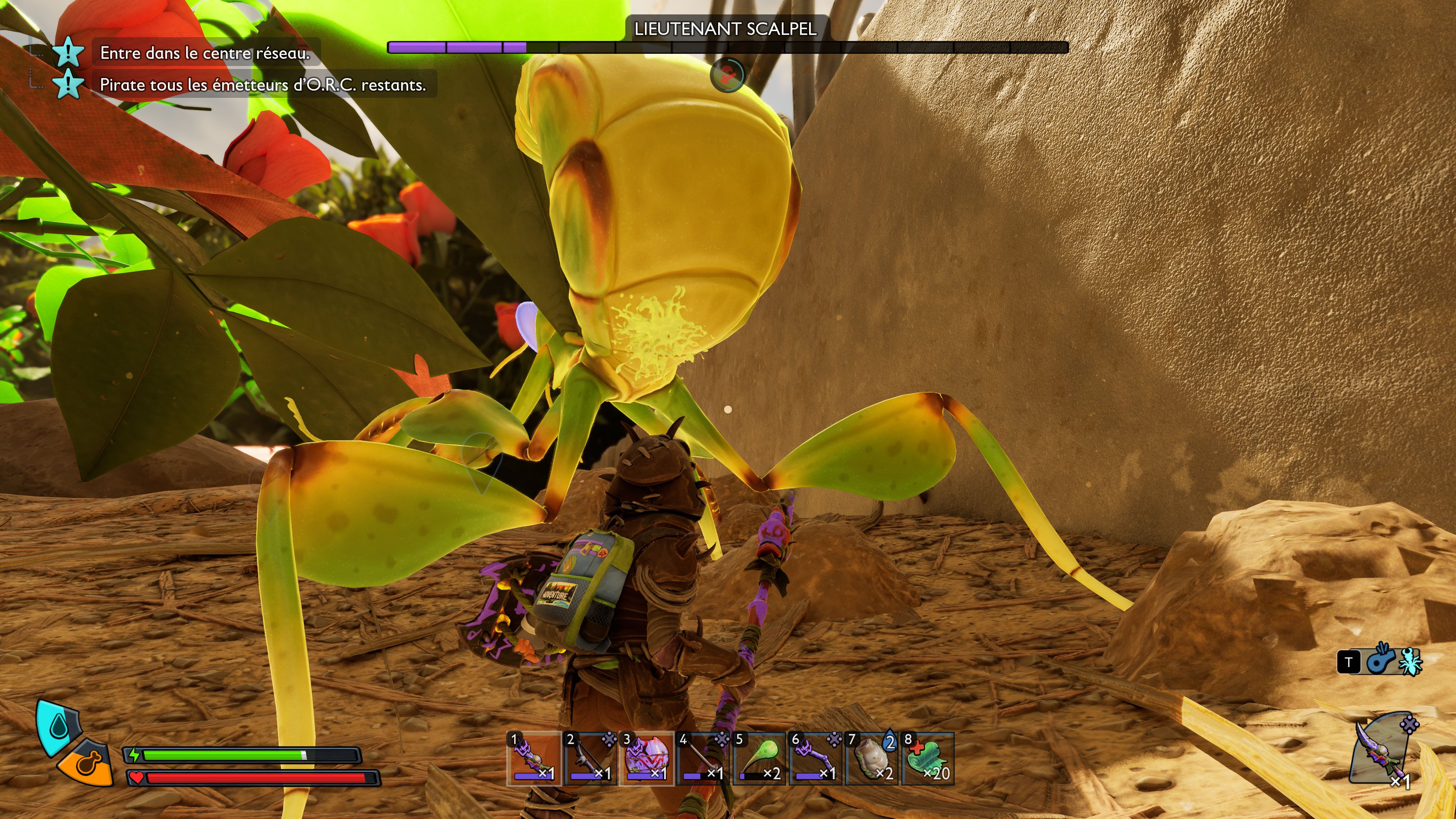Select the green spotted club slot
The width and height of the screenshot is (1456, 819).
759,758
